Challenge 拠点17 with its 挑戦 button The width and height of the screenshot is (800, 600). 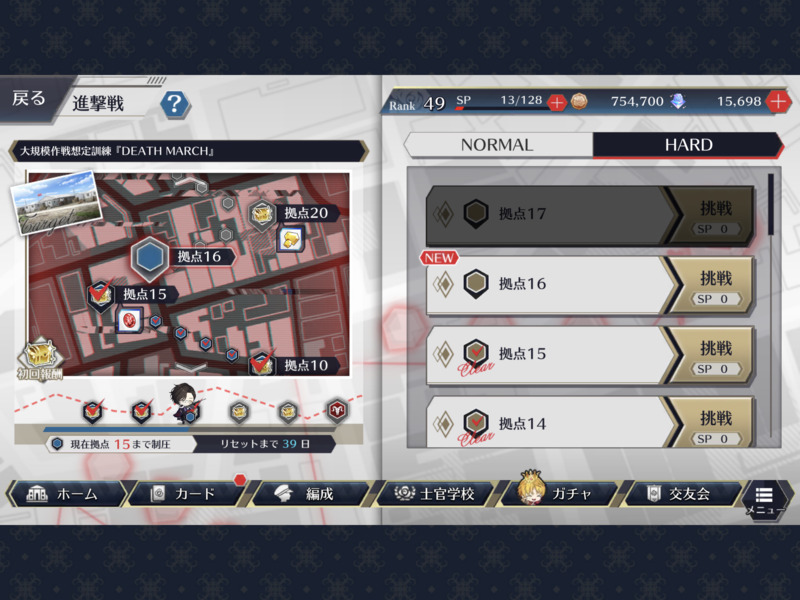coord(716,215)
